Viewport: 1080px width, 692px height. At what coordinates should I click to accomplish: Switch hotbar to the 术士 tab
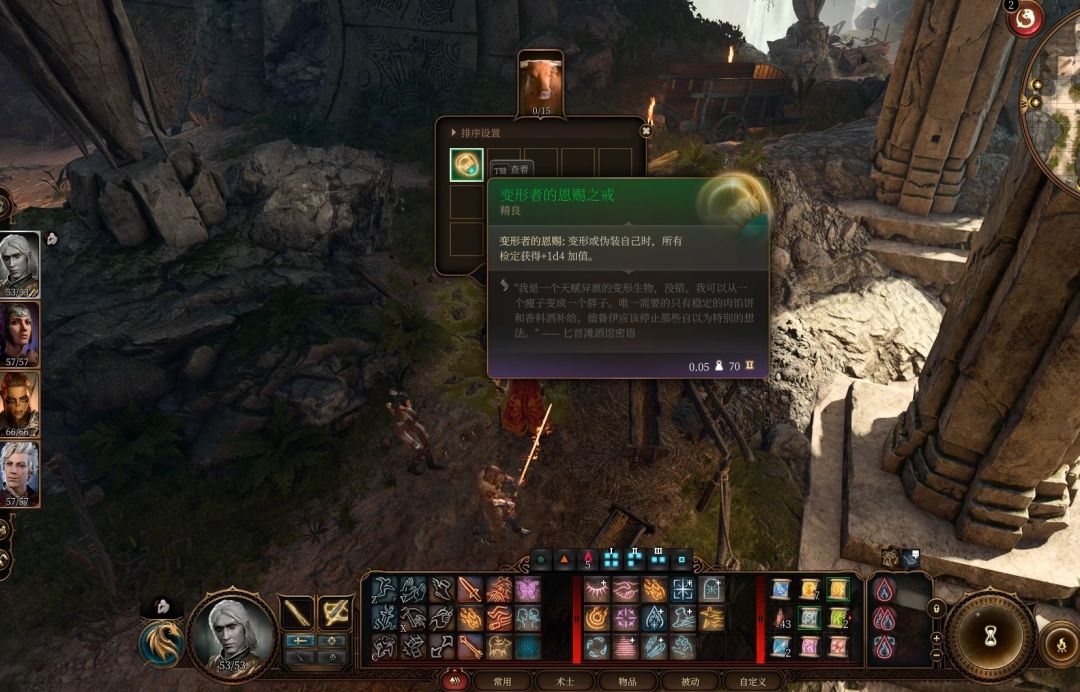564,681
